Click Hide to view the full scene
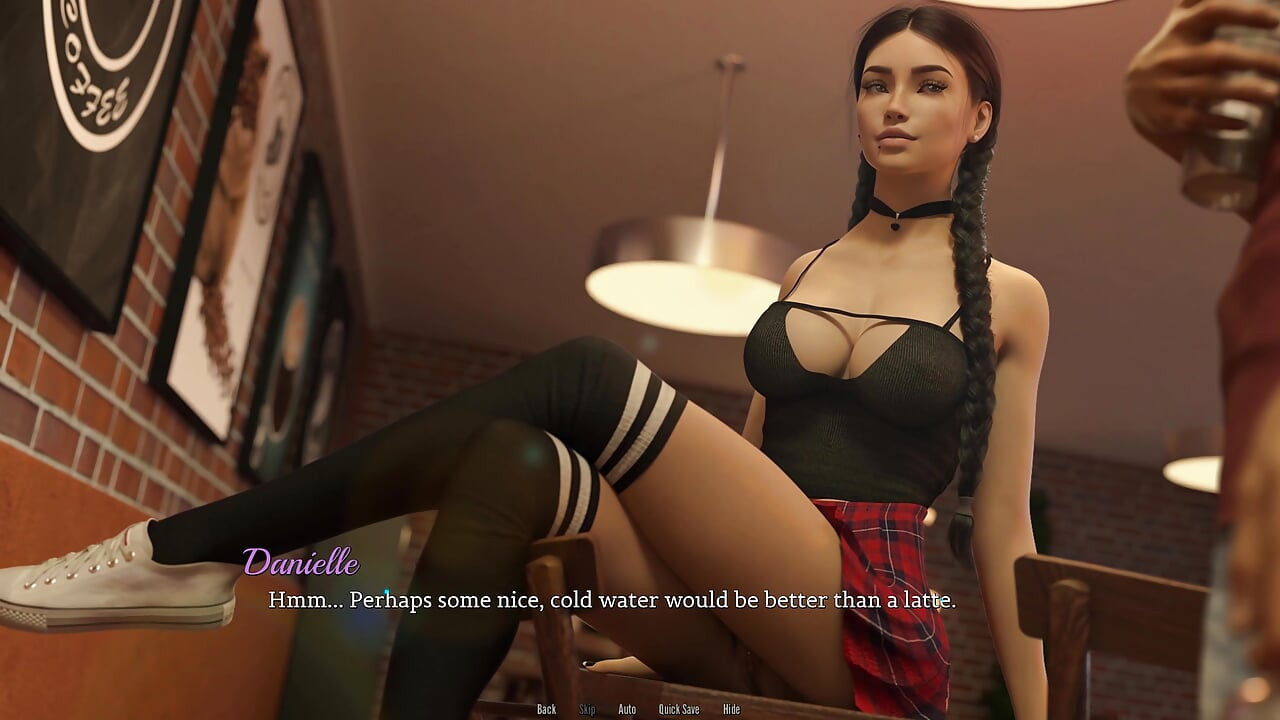Screen dimensions: 1280x720 coord(731,709)
